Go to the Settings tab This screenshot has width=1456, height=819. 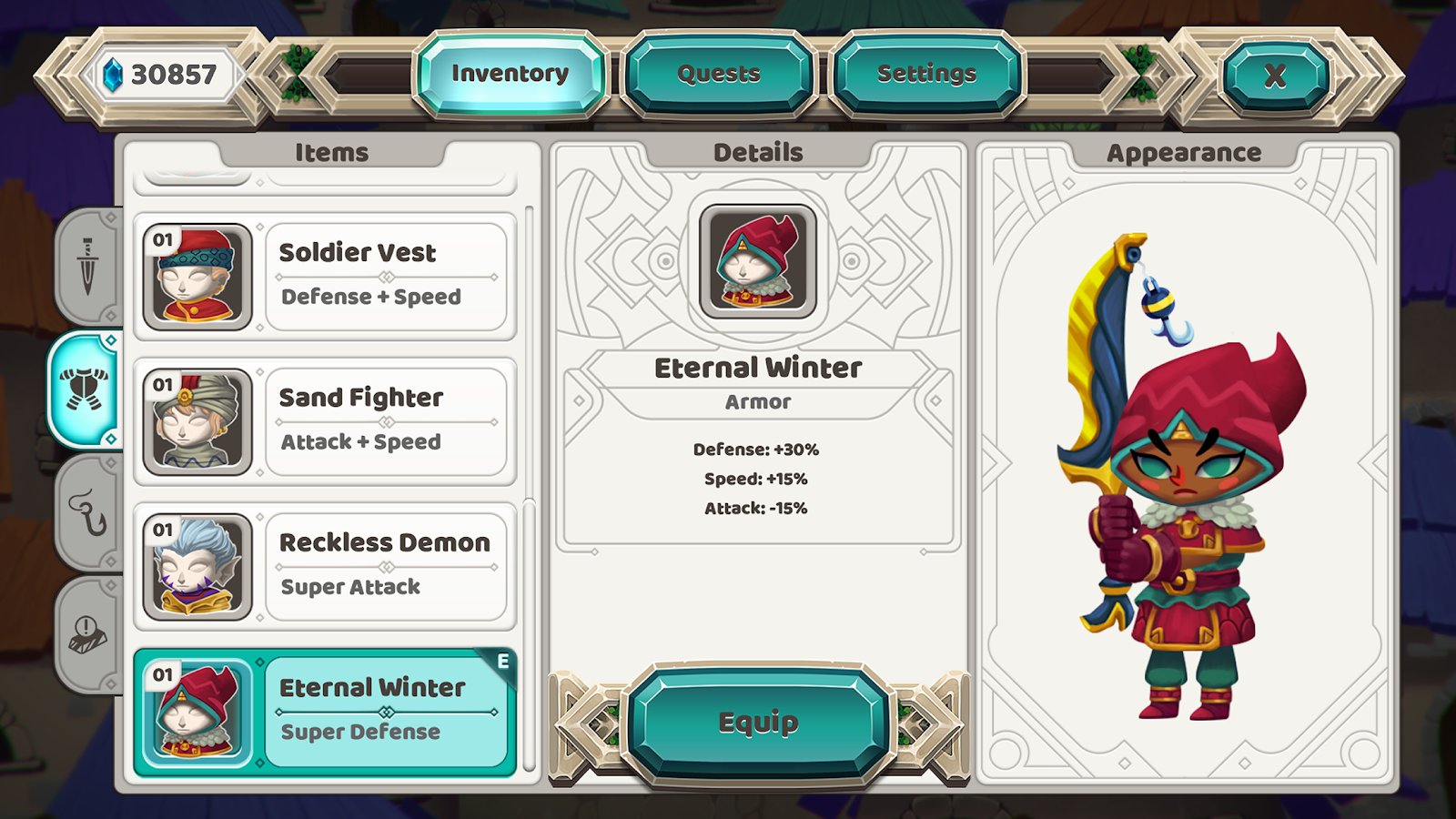tap(926, 74)
